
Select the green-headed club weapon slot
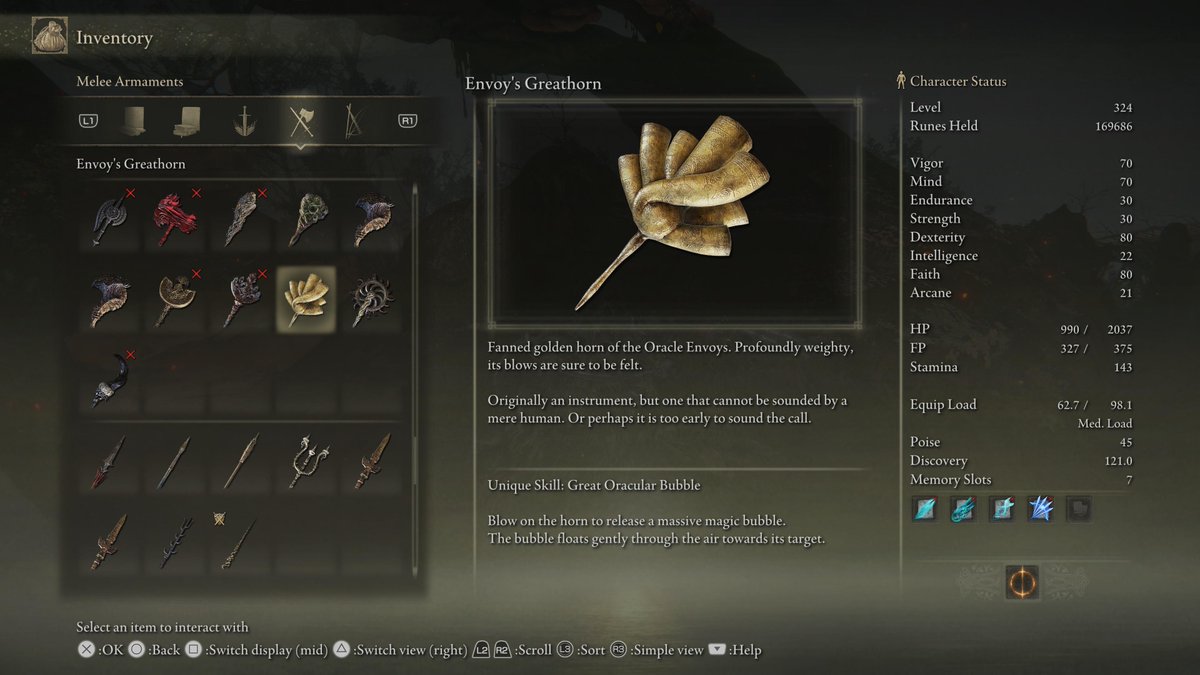pyautogui.click(x=308, y=217)
